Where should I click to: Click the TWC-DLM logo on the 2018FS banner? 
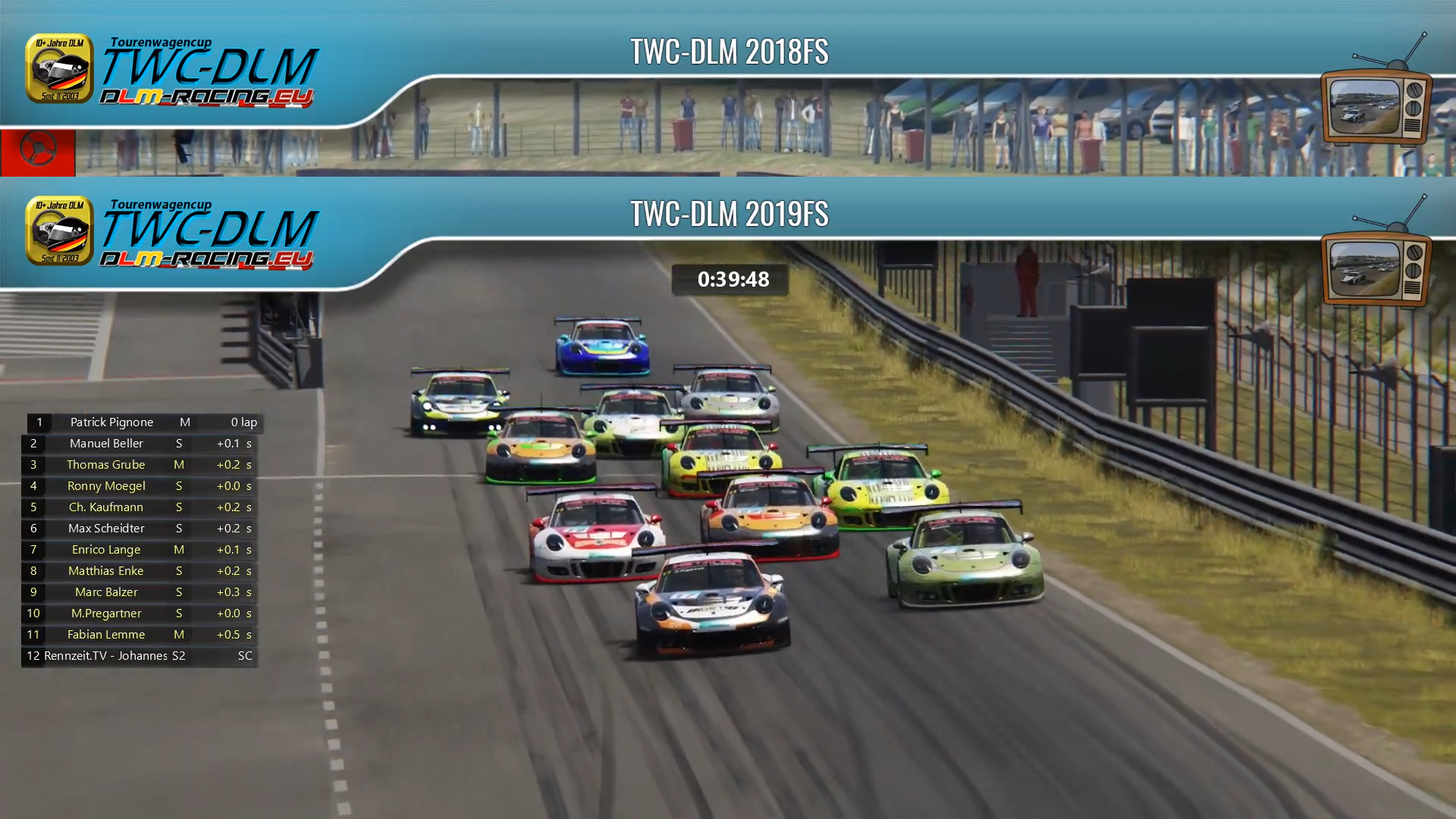pyautogui.click(x=173, y=72)
